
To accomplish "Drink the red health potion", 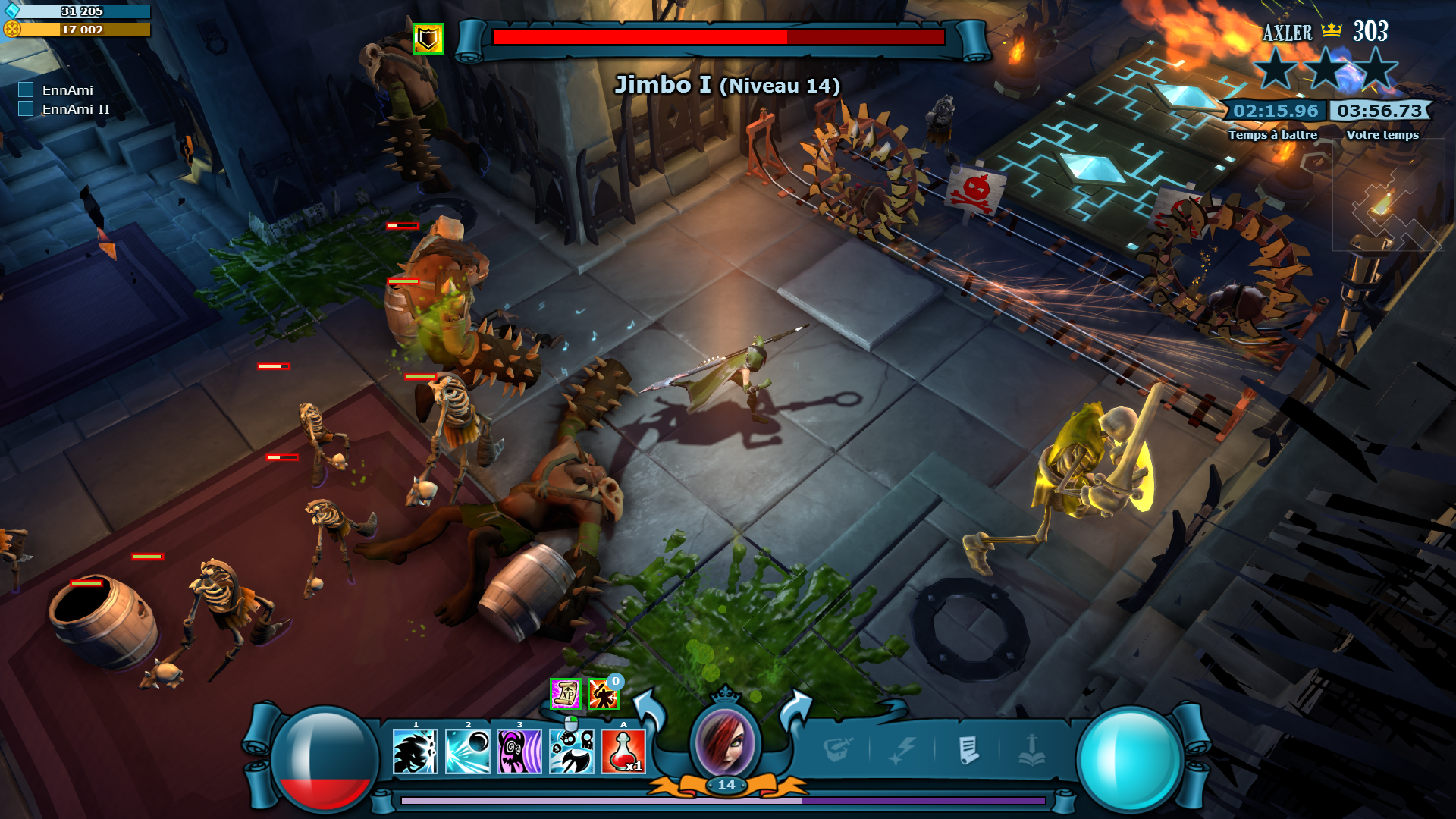I will (x=623, y=752).
